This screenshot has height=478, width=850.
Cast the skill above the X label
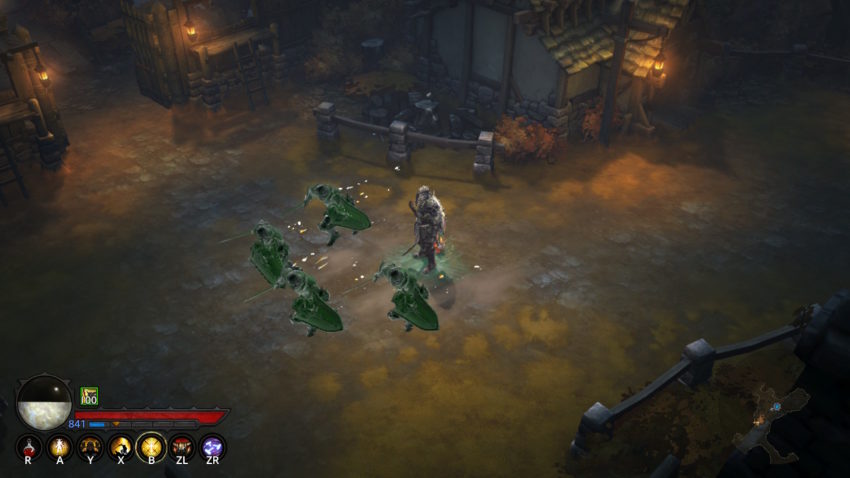[x=121, y=446]
